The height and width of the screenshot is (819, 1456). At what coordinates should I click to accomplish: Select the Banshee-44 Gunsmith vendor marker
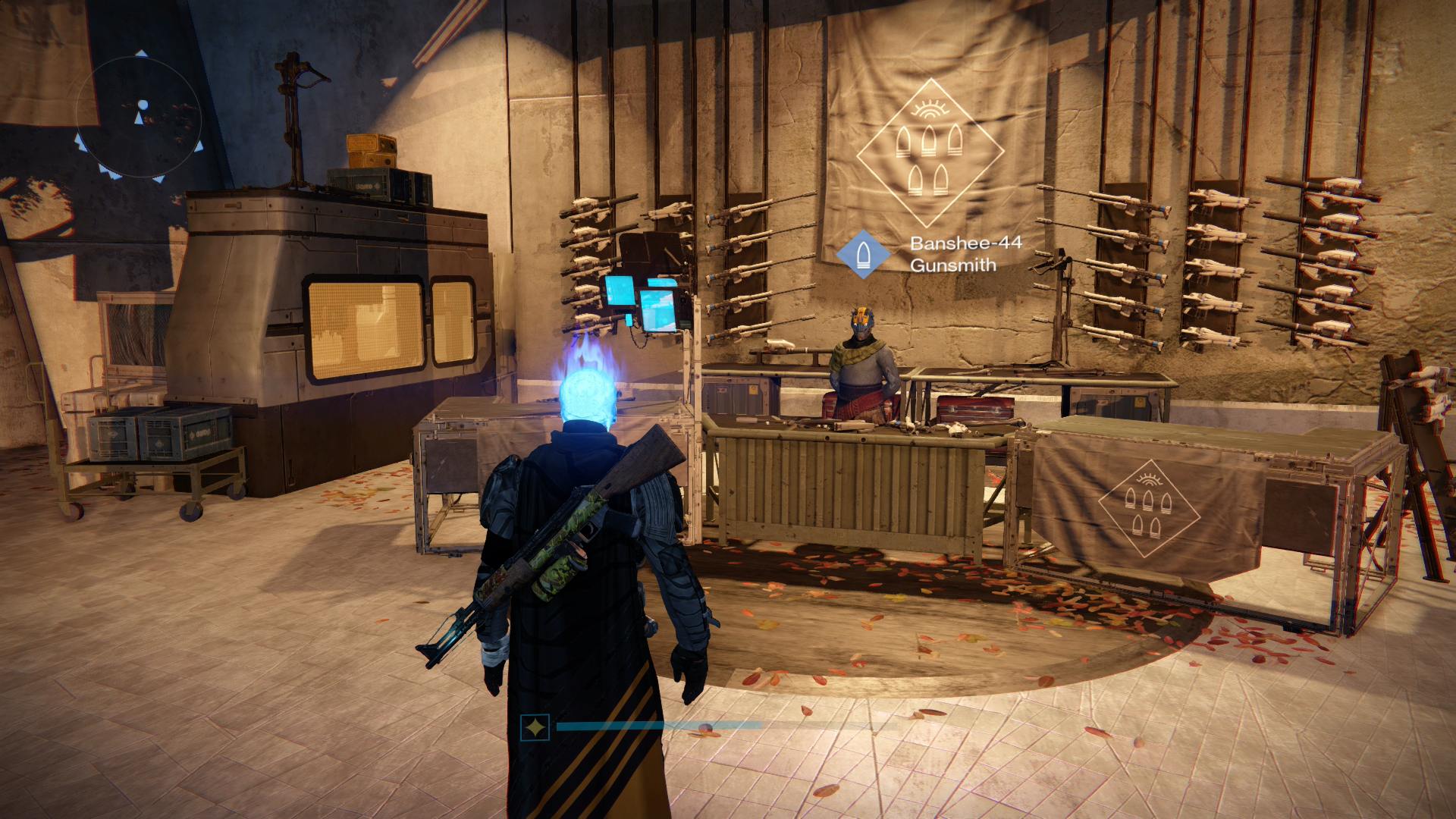click(863, 255)
